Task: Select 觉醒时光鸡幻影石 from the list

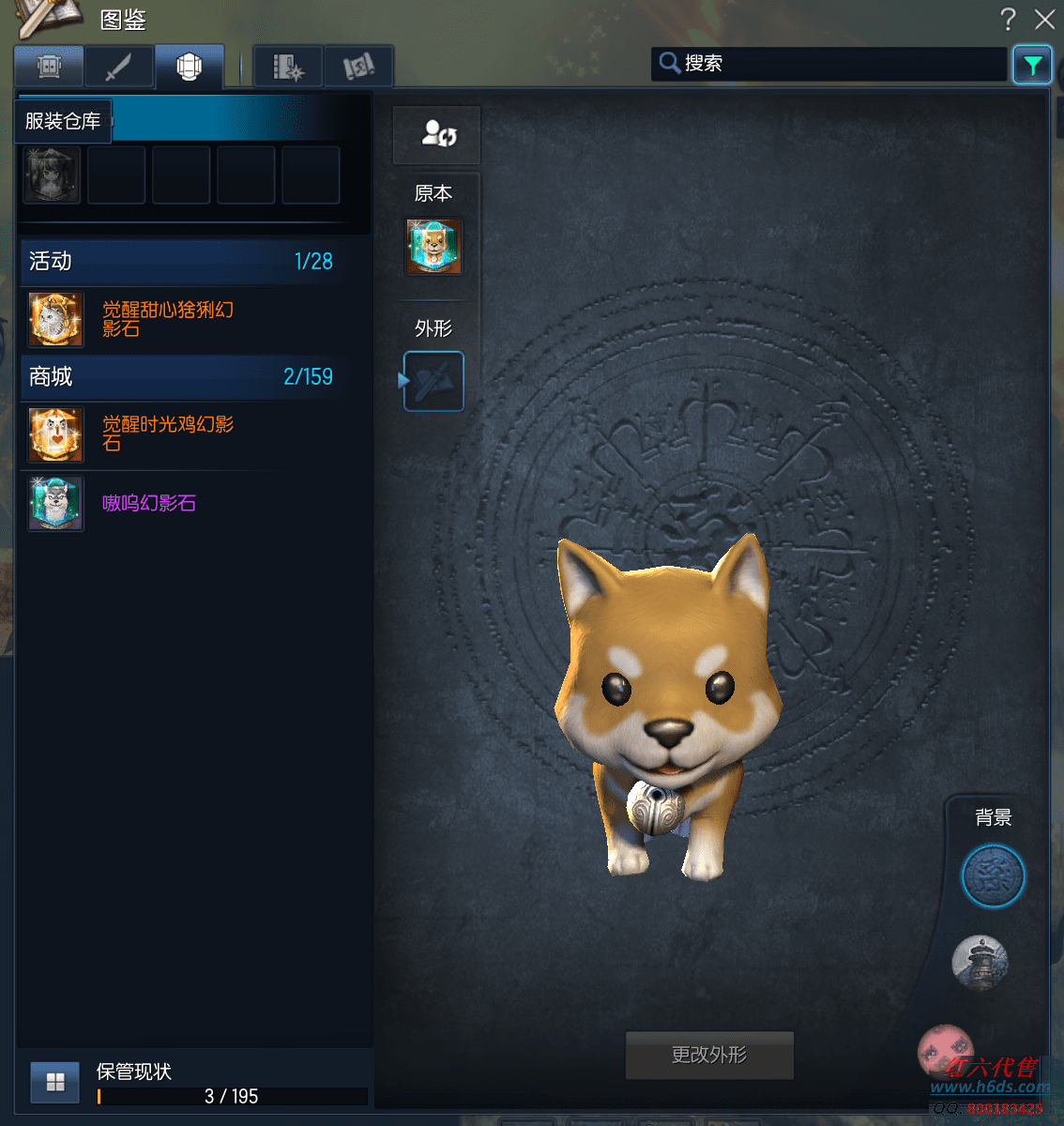Action: tap(167, 434)
